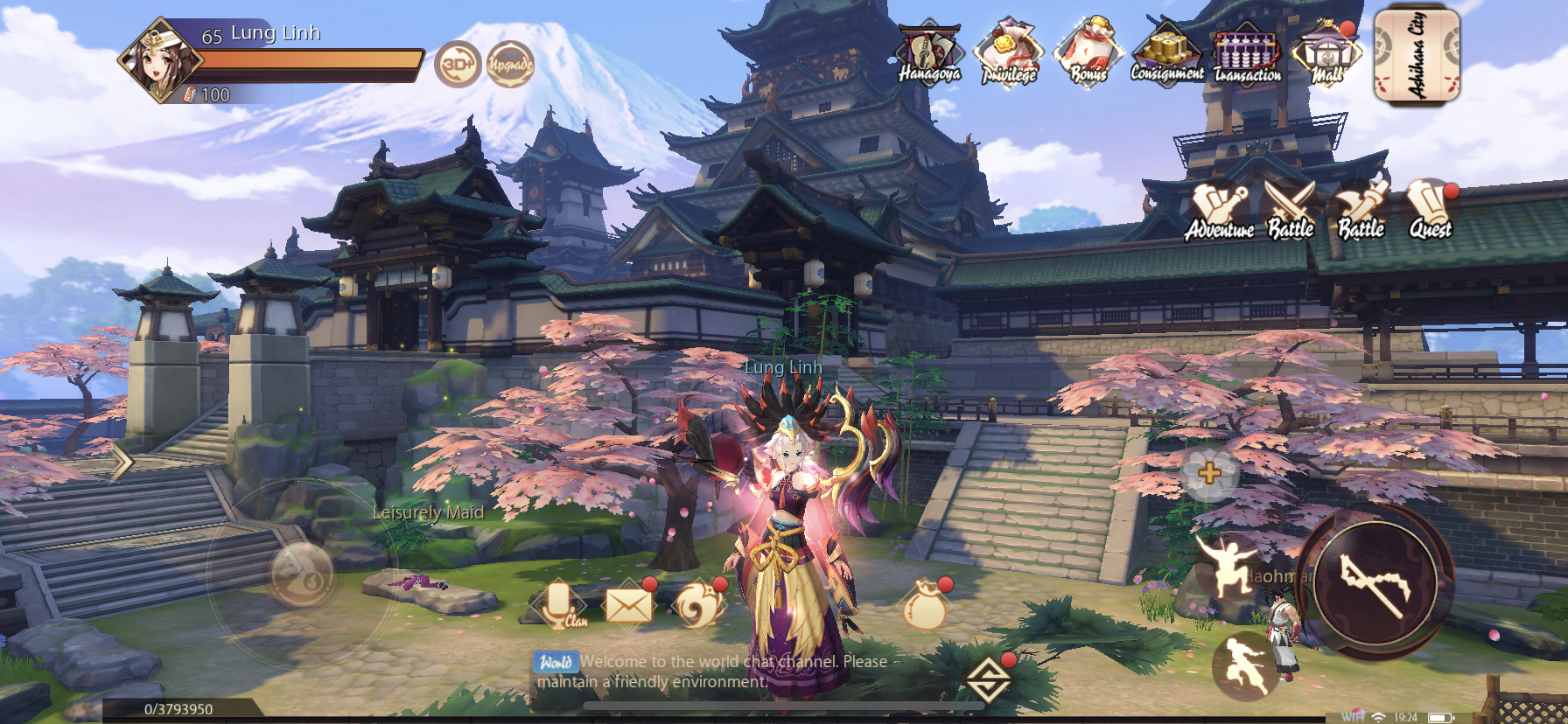
Task: Visit the Mall store
Action: (1326, 54)
